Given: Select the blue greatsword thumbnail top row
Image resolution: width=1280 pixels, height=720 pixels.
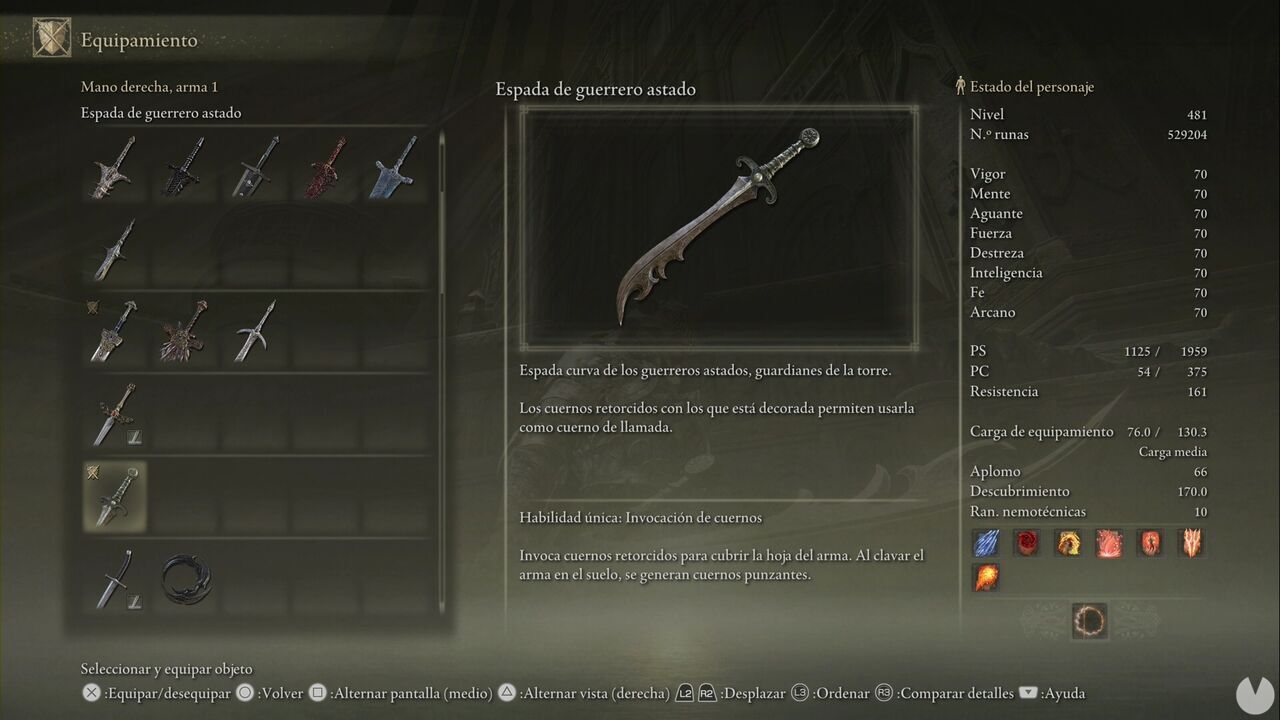Looking at the screenshot, I should point(394,166).
